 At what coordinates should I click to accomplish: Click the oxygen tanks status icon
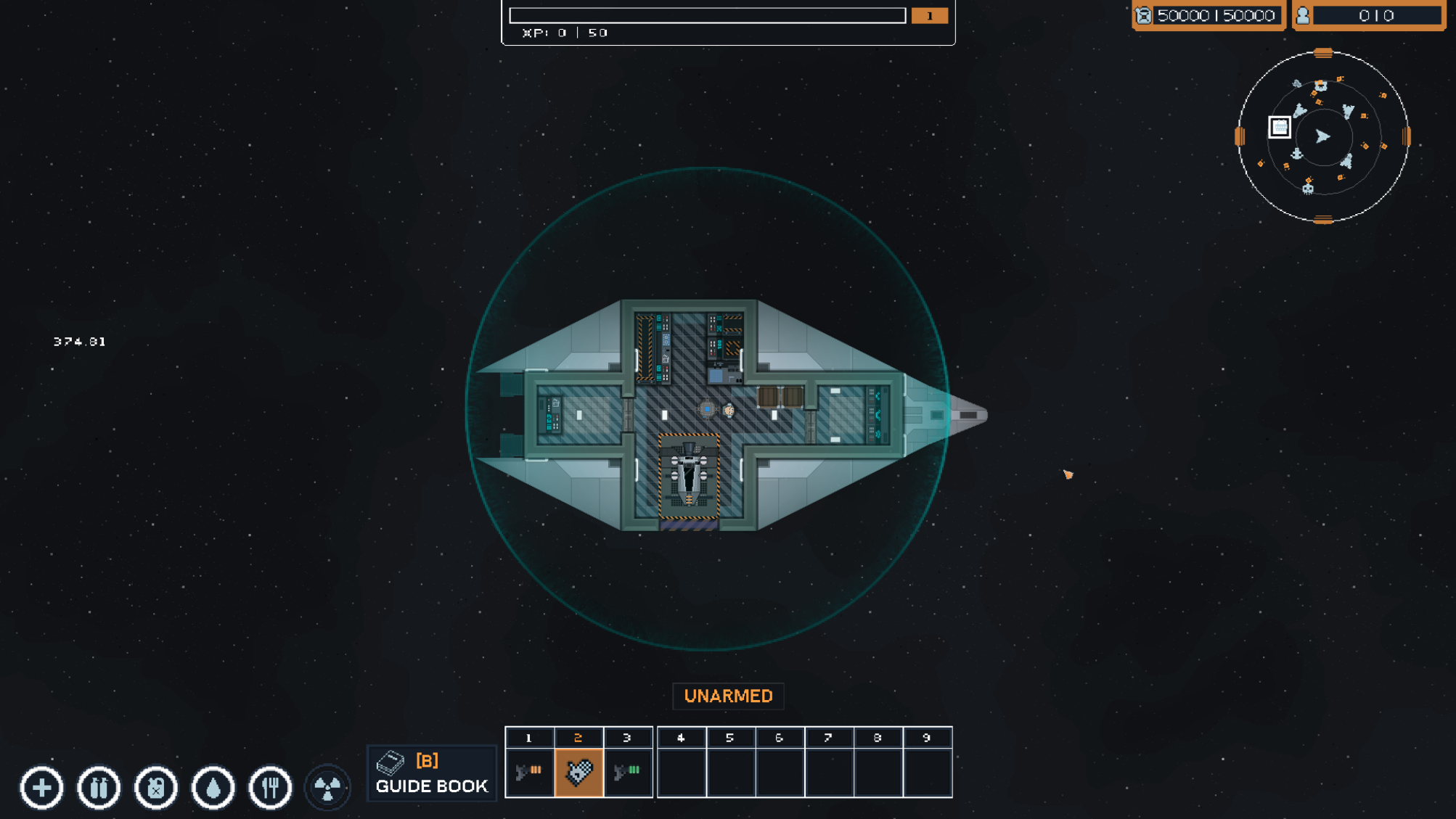(x=99, y=788)
